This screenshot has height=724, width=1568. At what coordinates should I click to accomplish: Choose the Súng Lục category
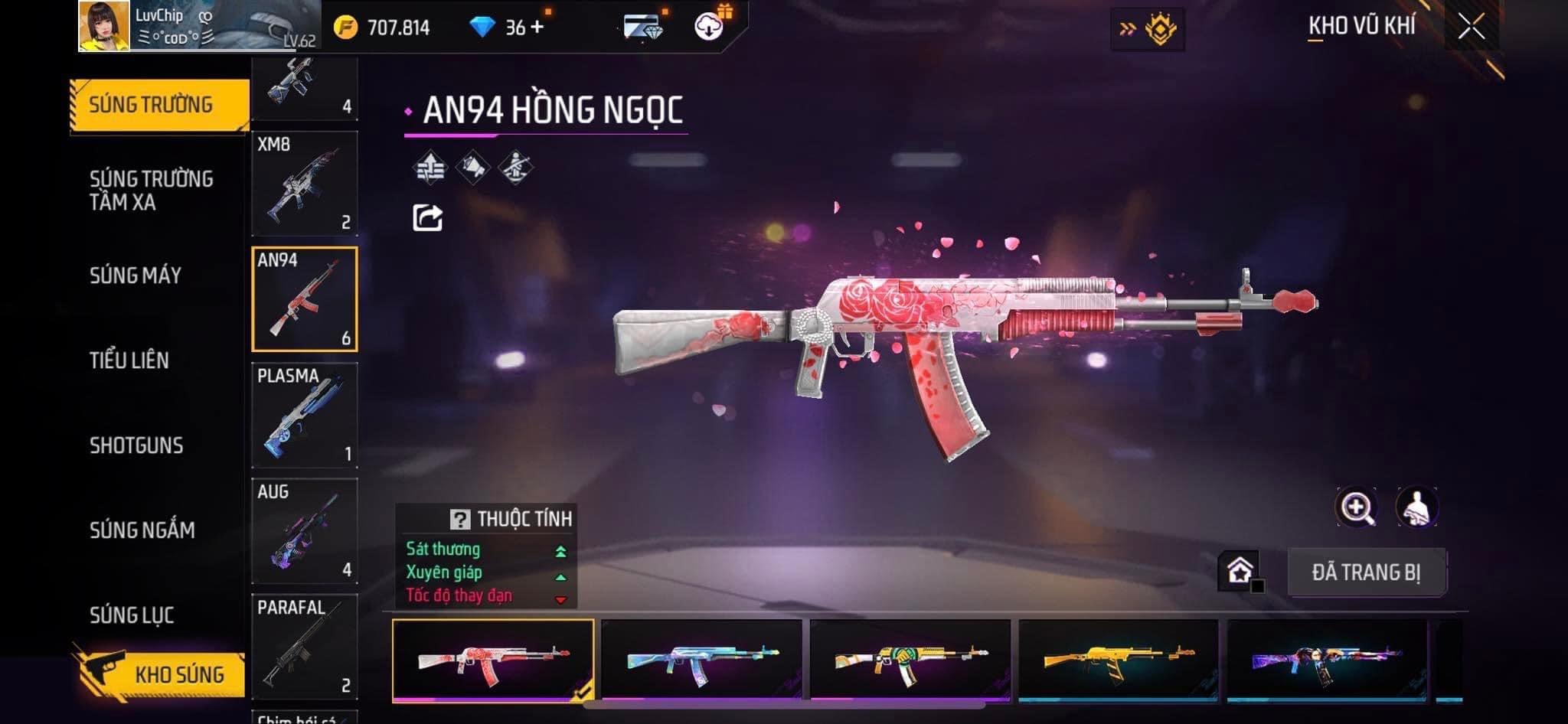point(132,615)
